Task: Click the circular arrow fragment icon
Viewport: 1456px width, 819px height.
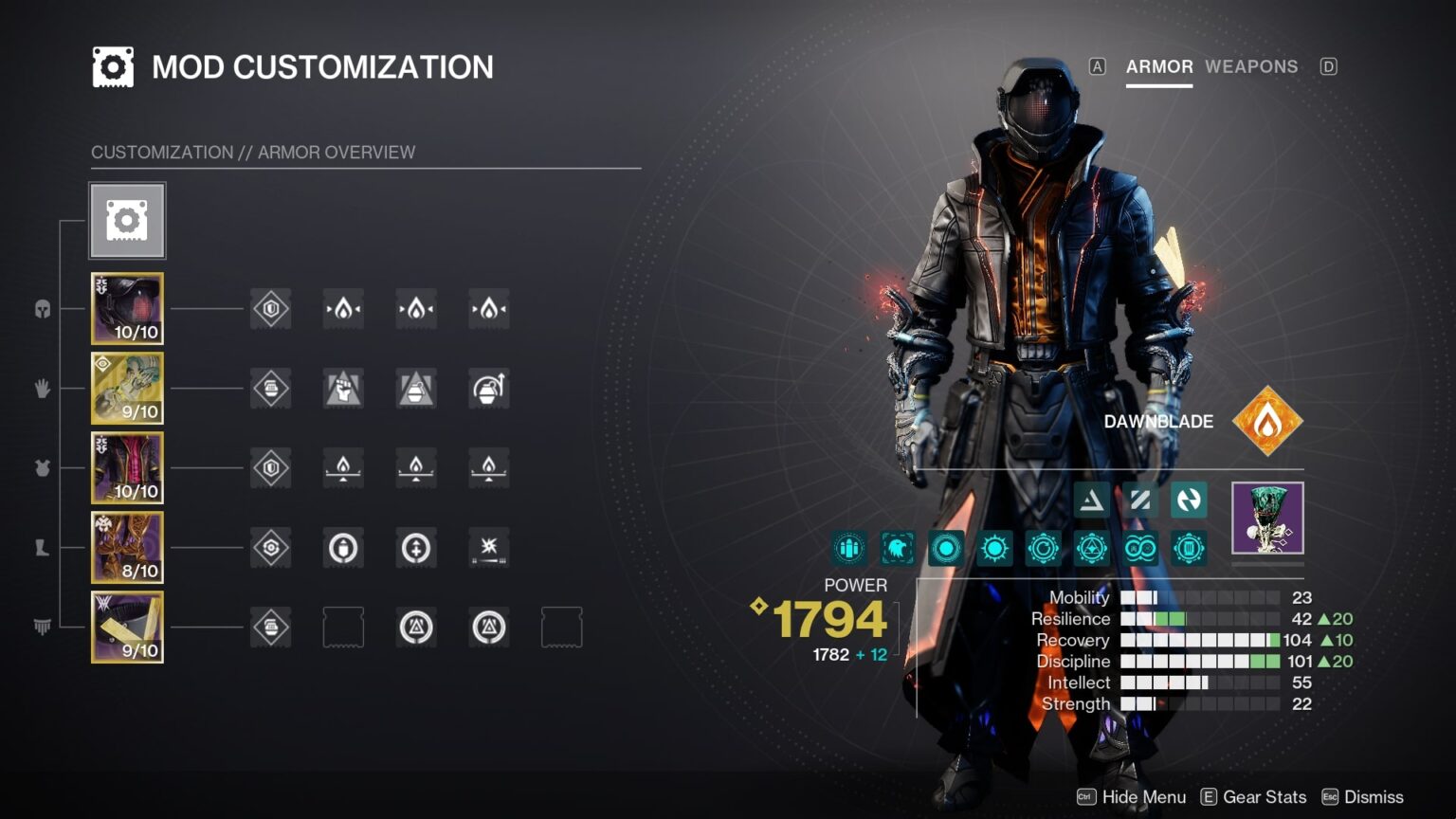Action: coord(1043,548)
